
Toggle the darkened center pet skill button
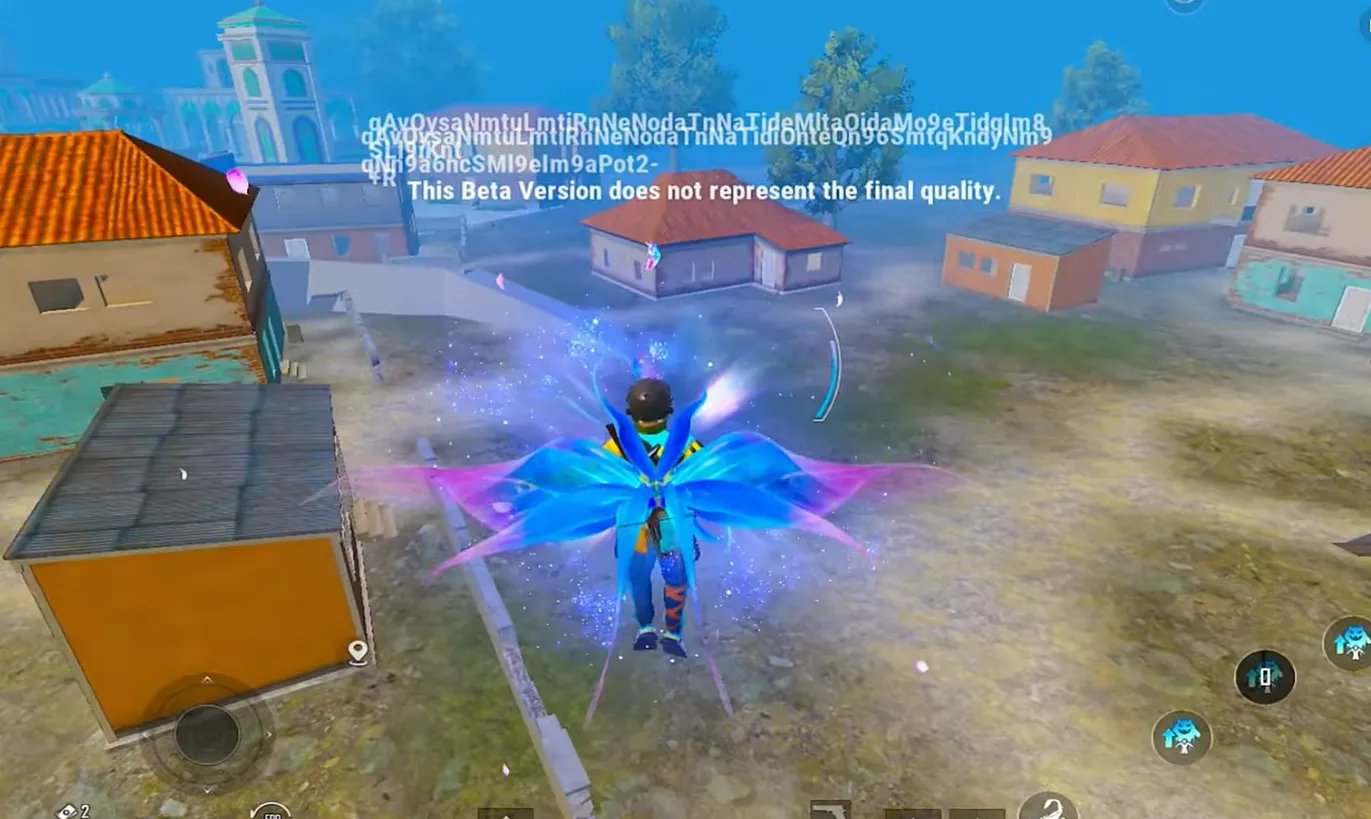click(1265, 677)
